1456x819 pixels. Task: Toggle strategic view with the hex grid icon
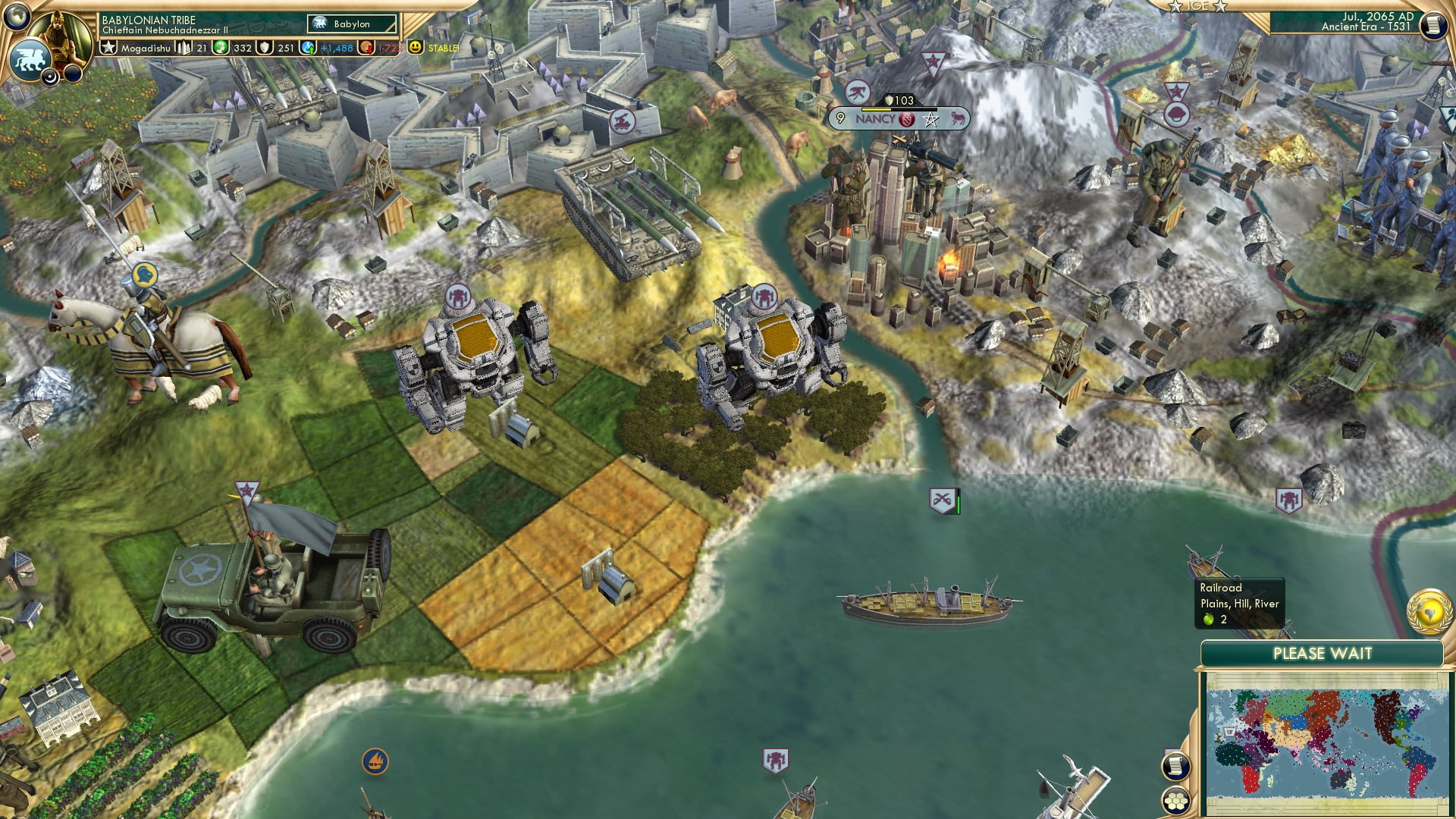(x=1176, y=802)
